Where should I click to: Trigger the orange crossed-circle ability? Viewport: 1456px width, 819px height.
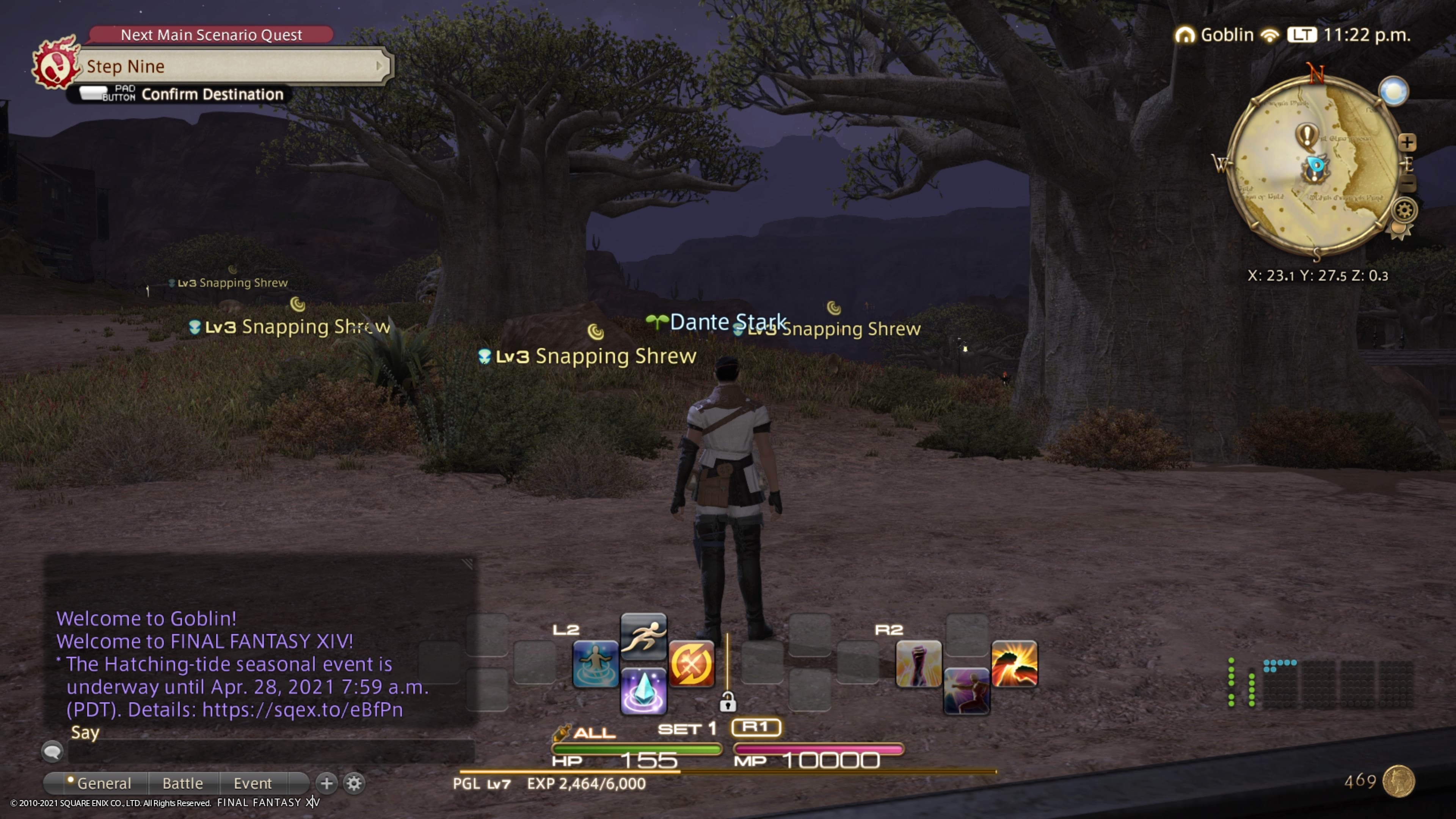[x=691, y=664]
